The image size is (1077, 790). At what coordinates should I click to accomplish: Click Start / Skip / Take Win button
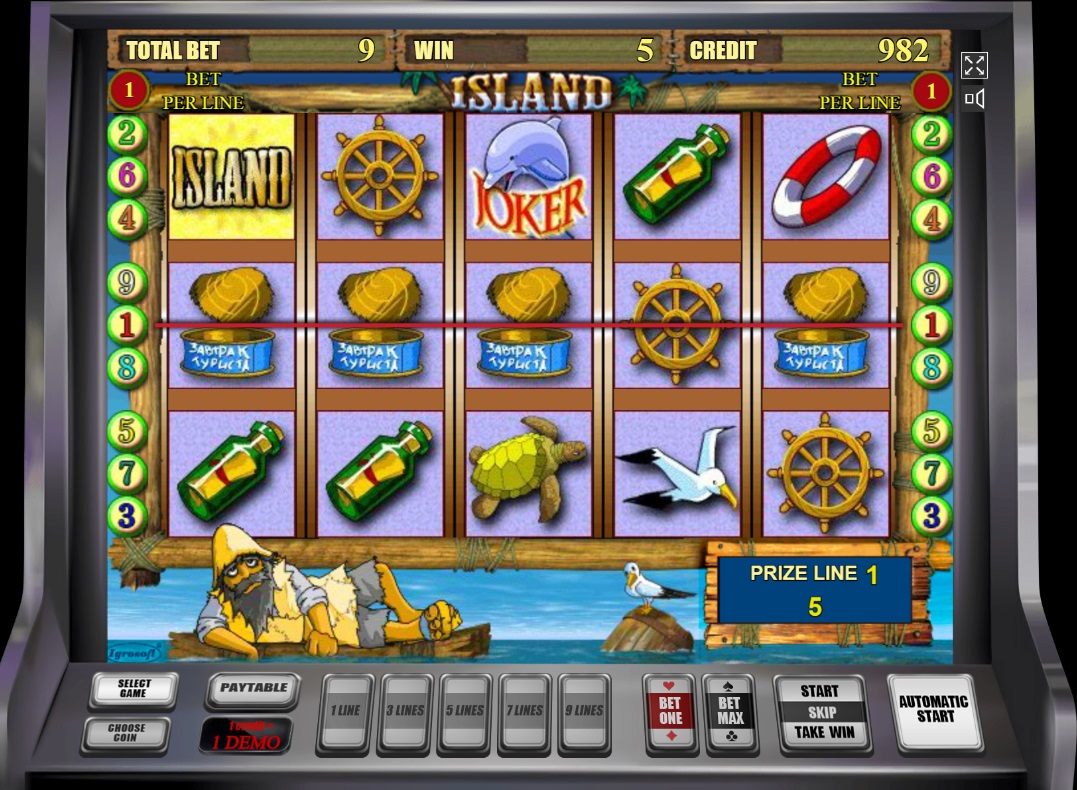(819, 712)
